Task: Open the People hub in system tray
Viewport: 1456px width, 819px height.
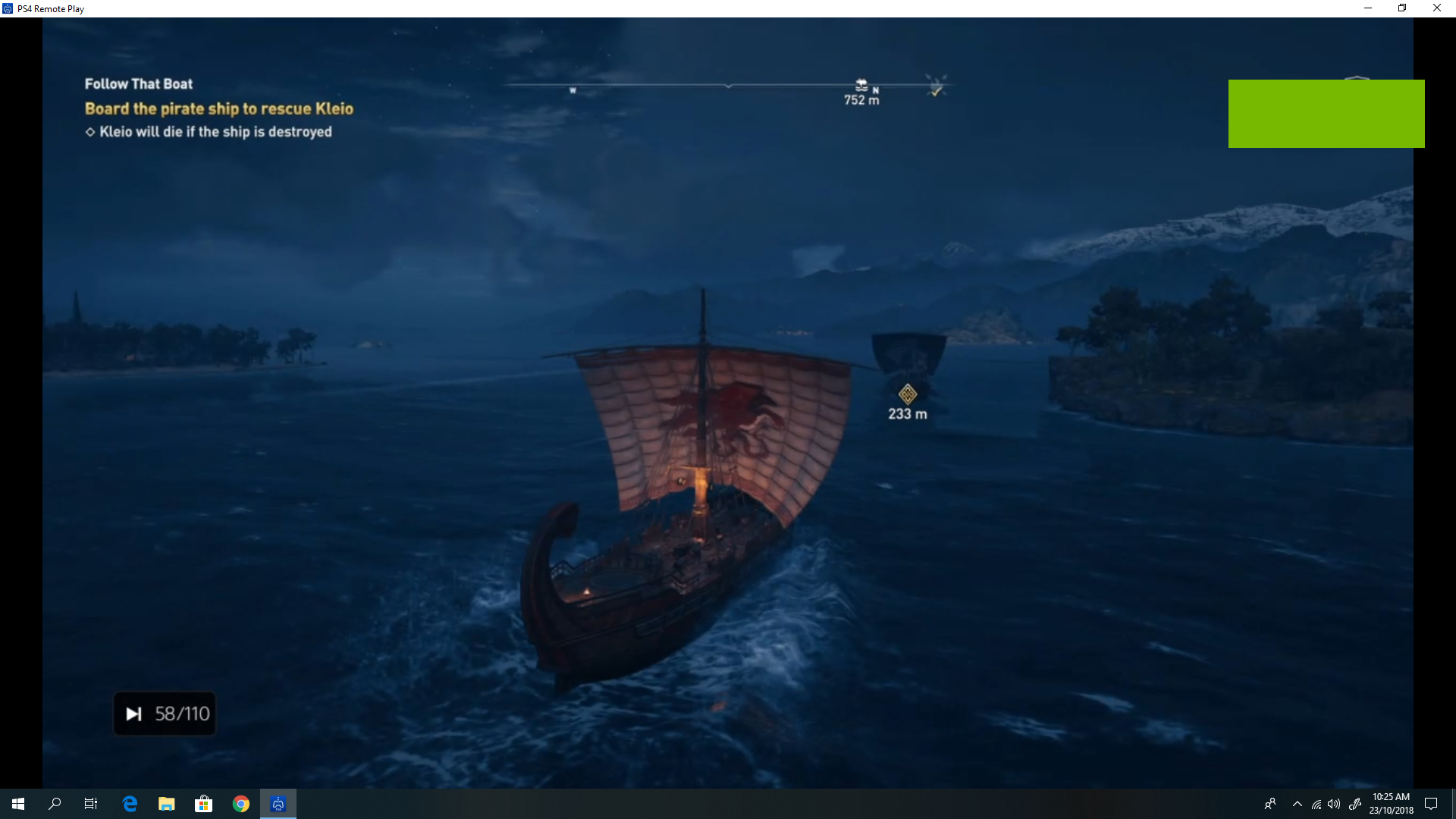Action: tap(1269, 805)
